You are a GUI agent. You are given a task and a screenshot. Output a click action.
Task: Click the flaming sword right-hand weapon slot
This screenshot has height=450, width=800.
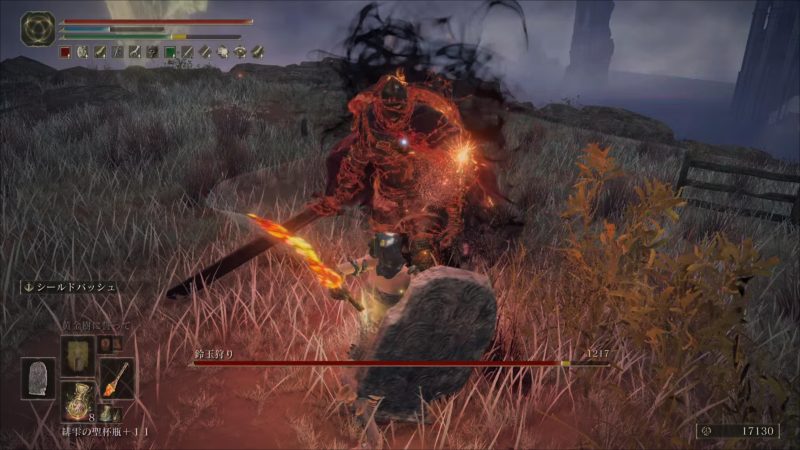tap(116, 378)
